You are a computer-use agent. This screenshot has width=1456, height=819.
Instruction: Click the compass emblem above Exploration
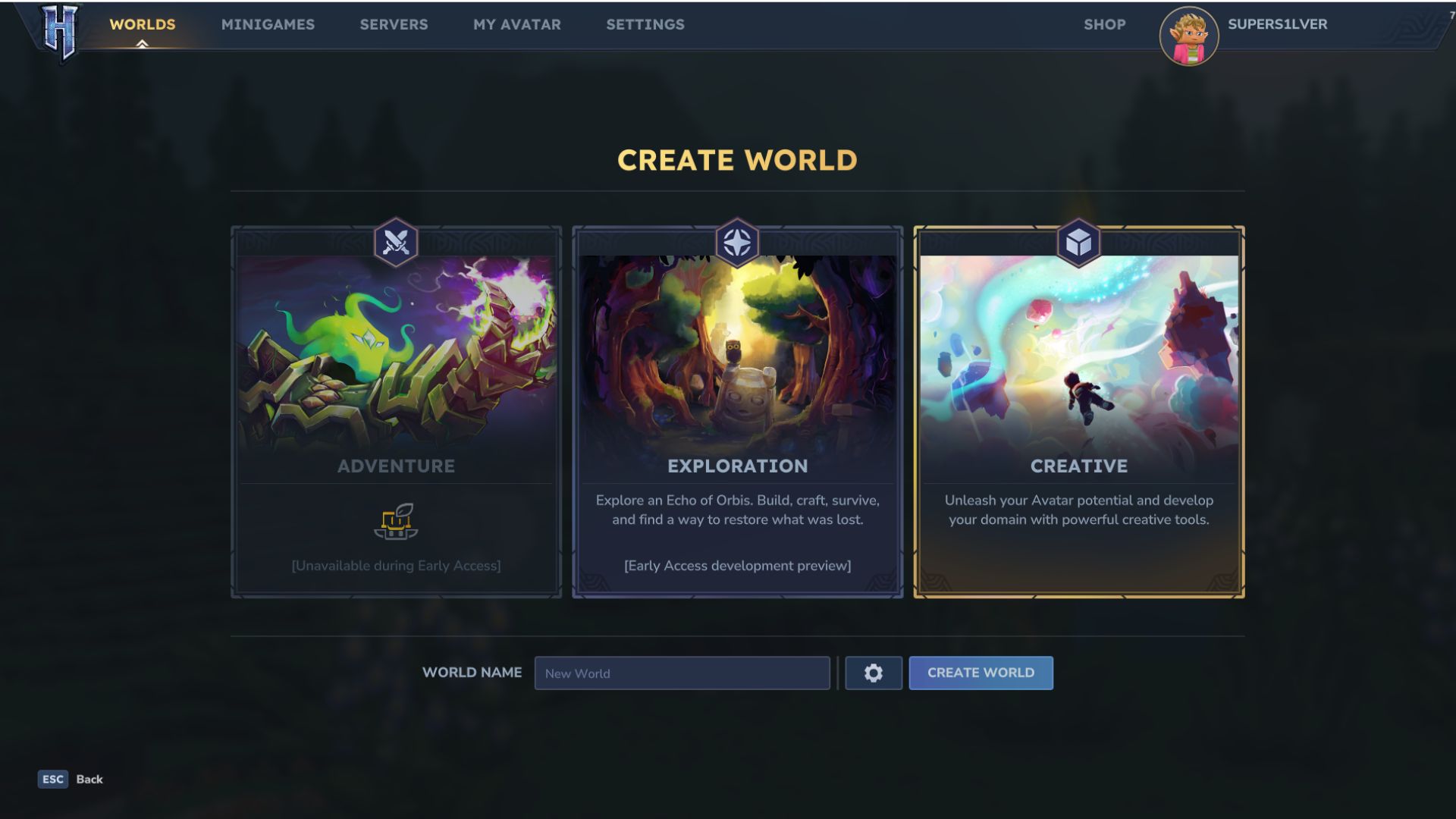point(736,241)
